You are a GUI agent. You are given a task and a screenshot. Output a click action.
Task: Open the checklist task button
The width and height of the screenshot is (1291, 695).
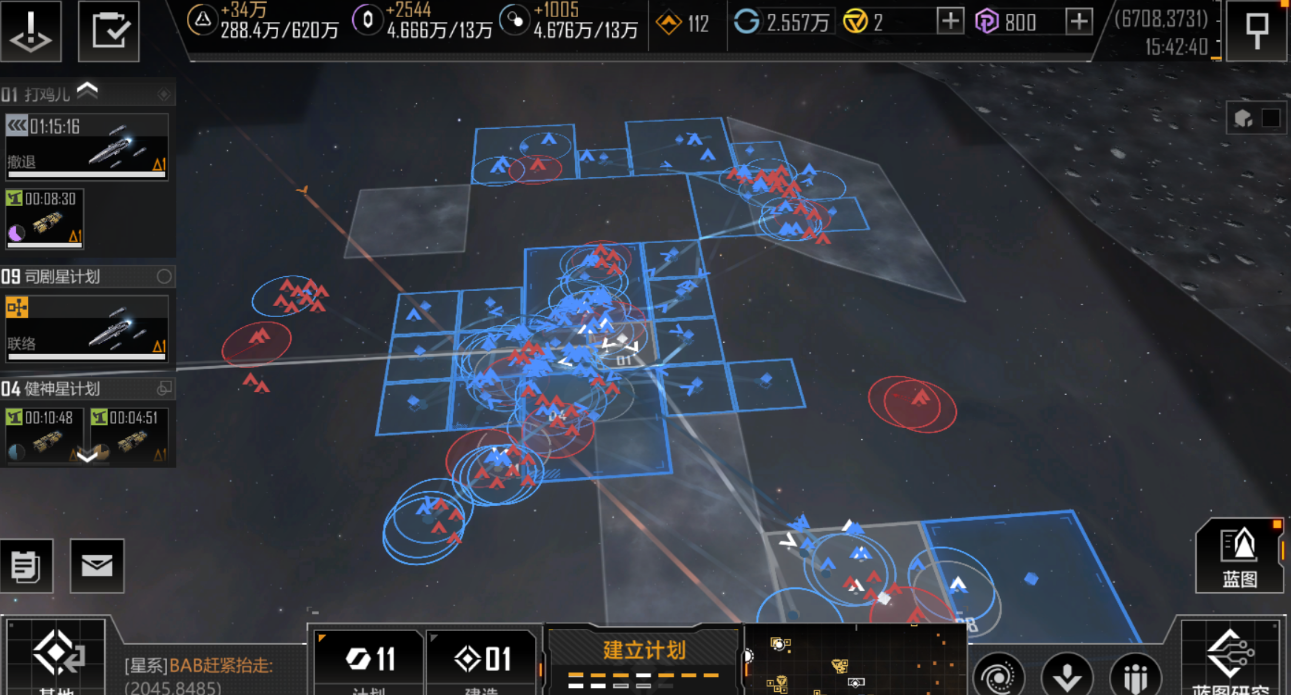coord(108,30)
